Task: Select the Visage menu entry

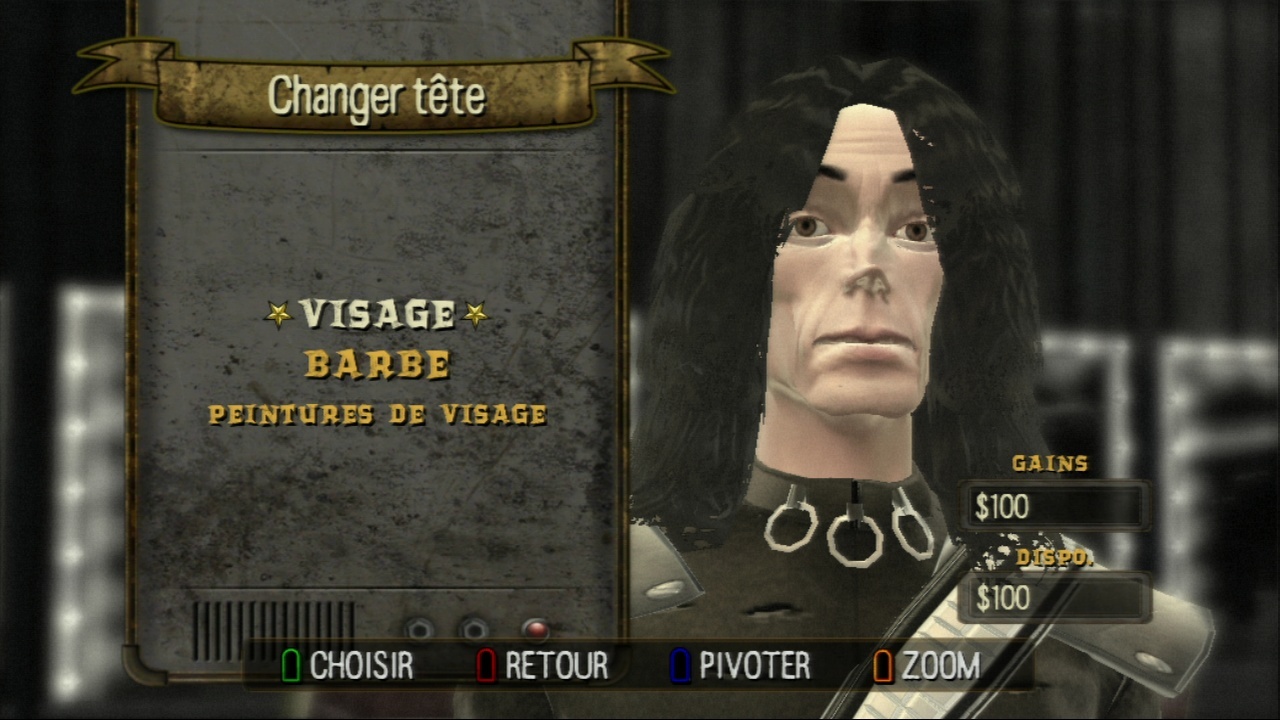Action: 377,315
